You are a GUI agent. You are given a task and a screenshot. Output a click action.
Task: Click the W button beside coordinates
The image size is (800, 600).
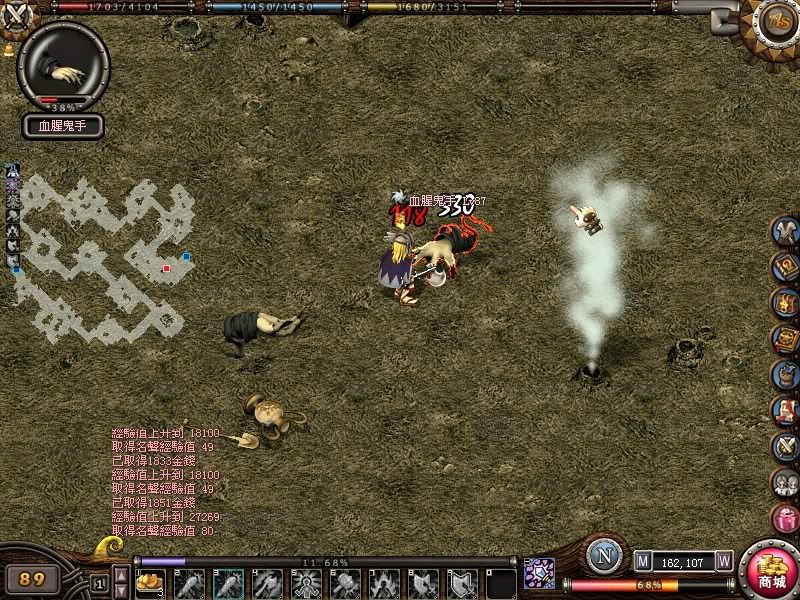[x=723, y=562]
